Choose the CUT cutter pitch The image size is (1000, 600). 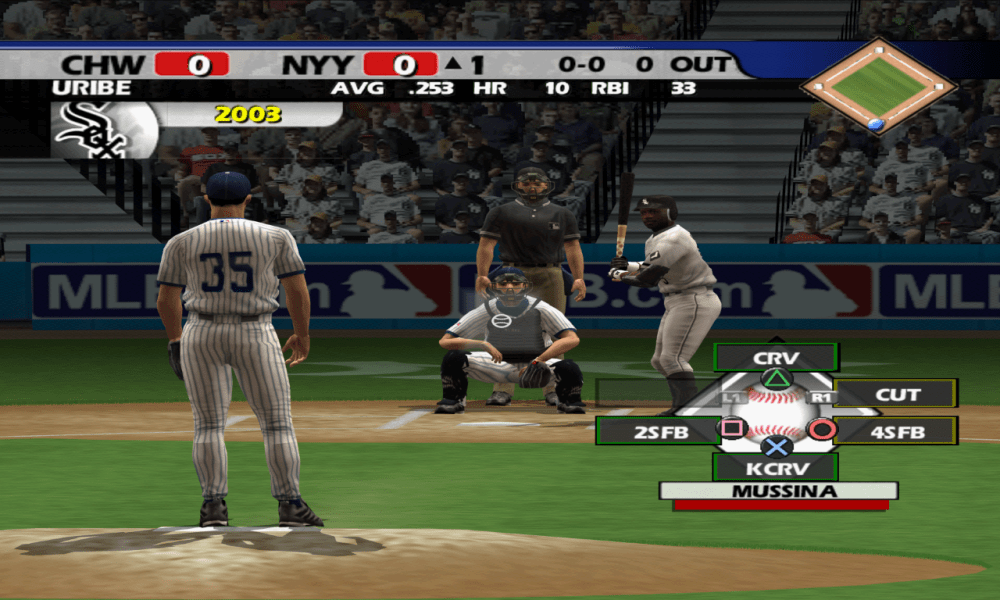(x=897, y=394)
